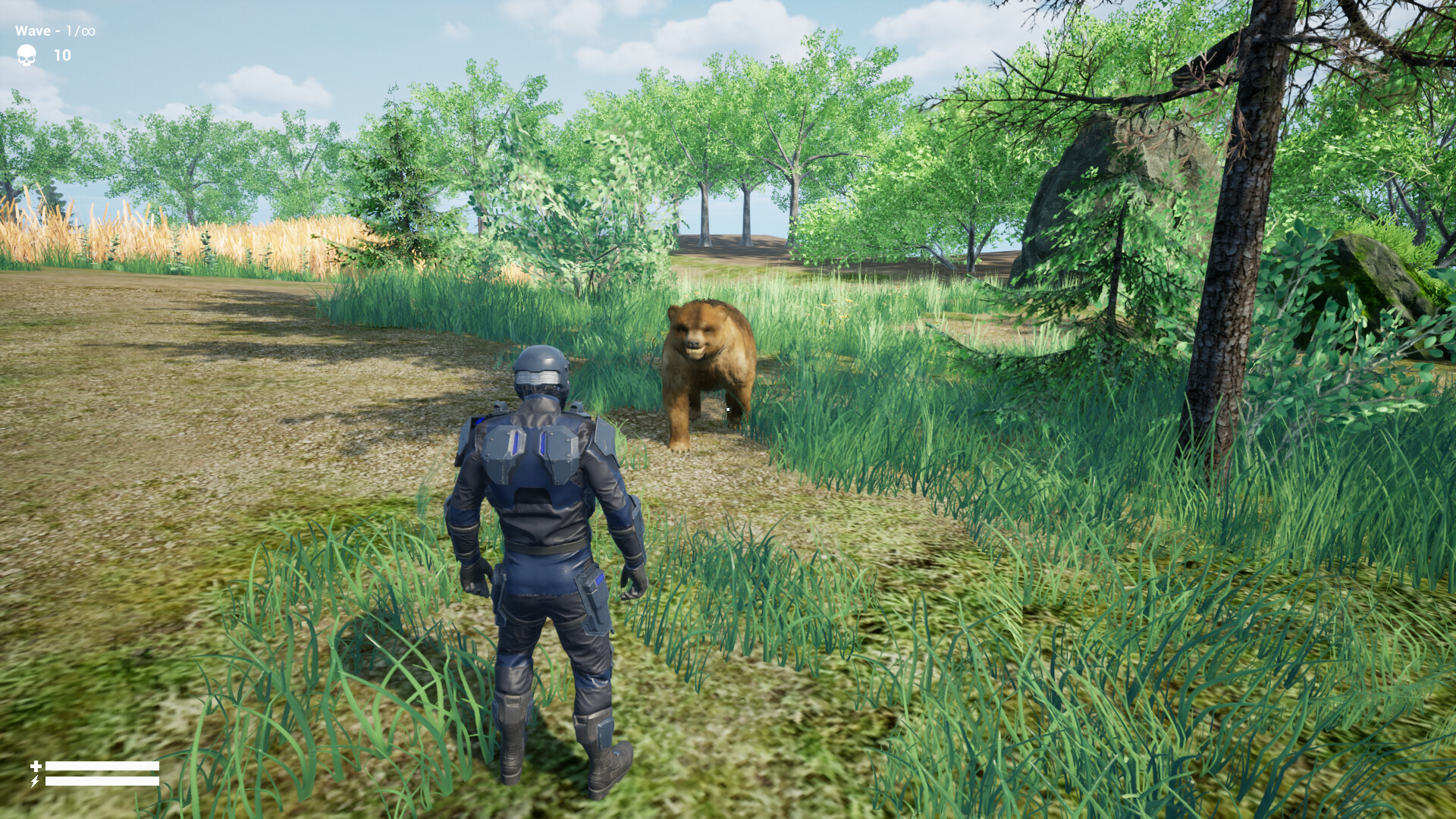Click the plus icon beside the top bar
Screen dimensions: 1456x819
[x=36, y=766]
